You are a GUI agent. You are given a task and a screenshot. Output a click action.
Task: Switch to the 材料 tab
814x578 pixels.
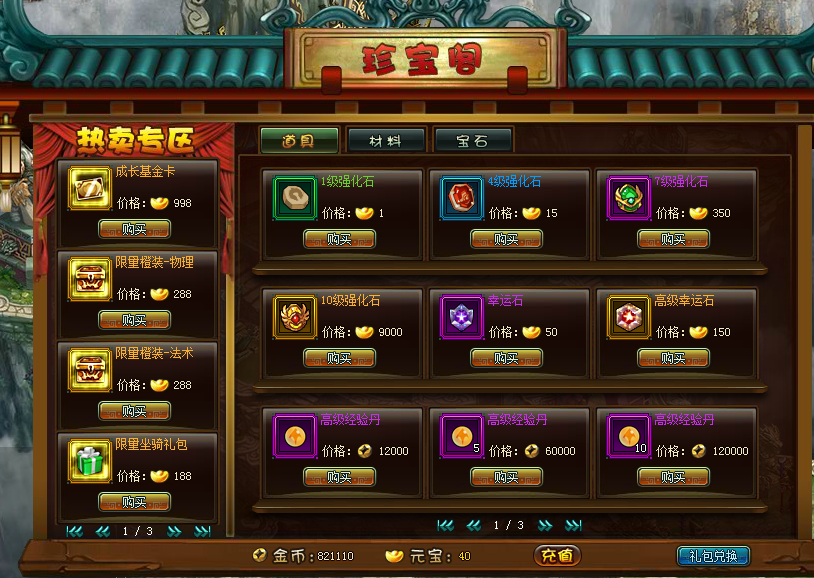tap(387, 141)
